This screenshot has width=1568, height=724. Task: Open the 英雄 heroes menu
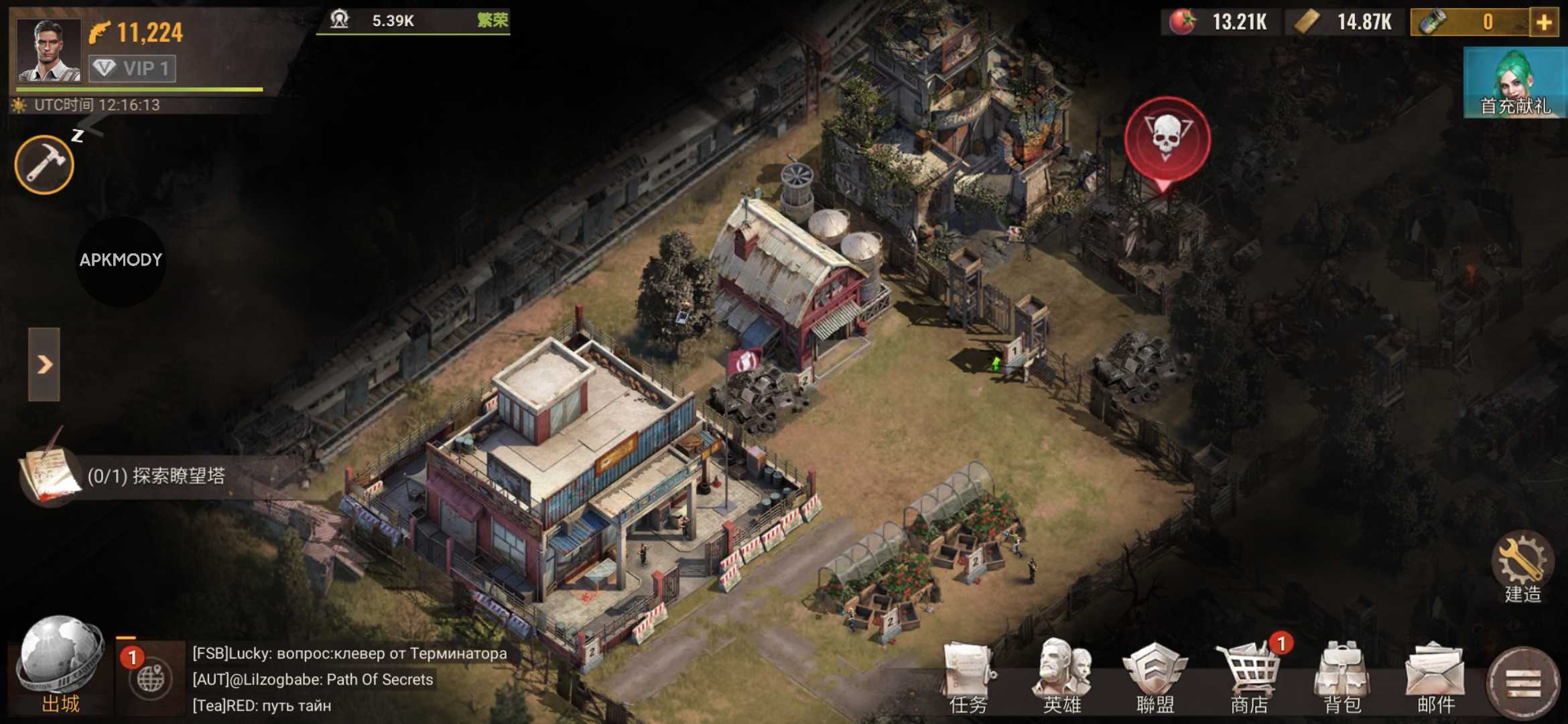[x=1061, y=677]
